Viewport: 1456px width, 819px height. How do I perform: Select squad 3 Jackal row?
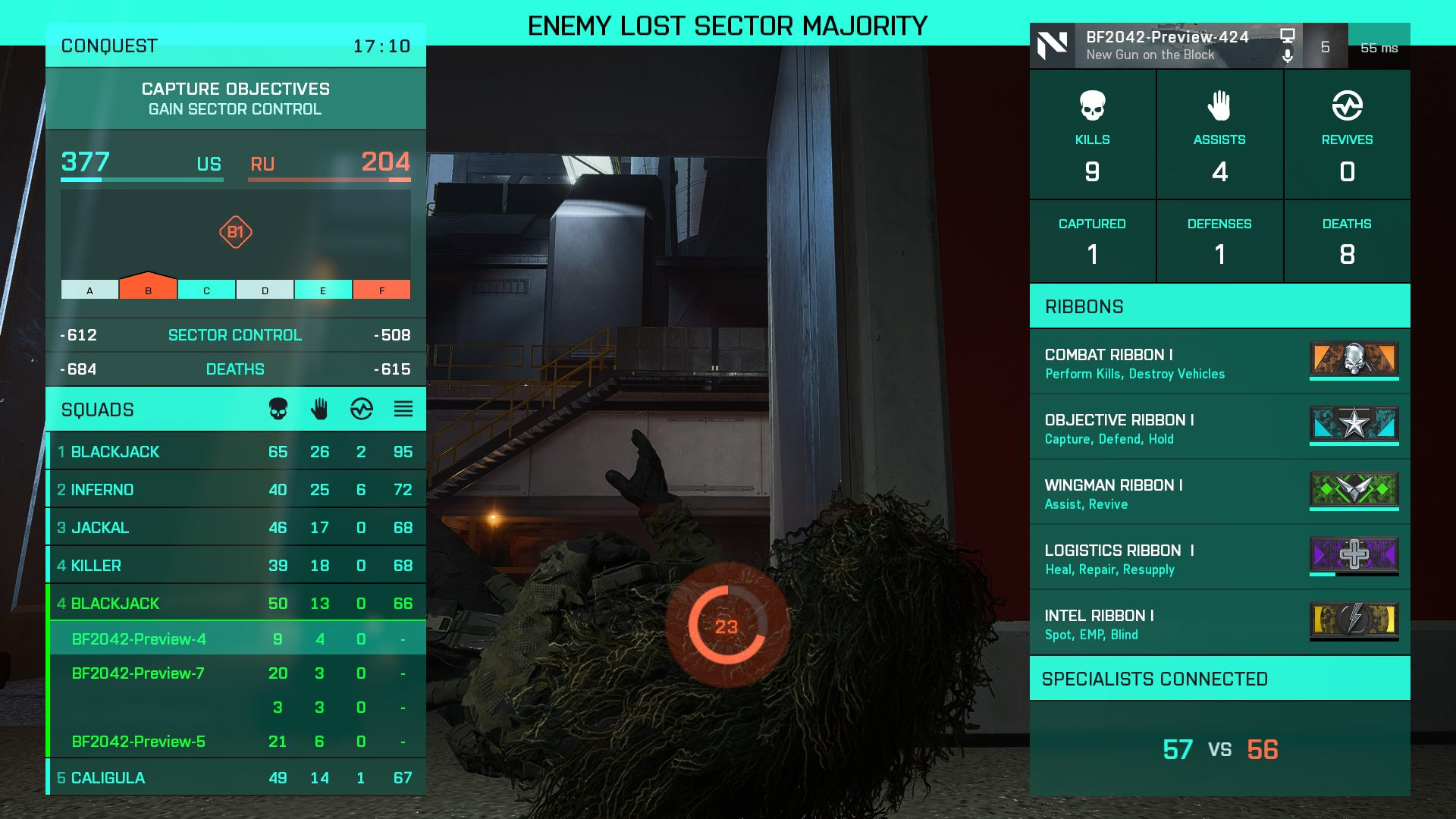click(x=235, y=528)
